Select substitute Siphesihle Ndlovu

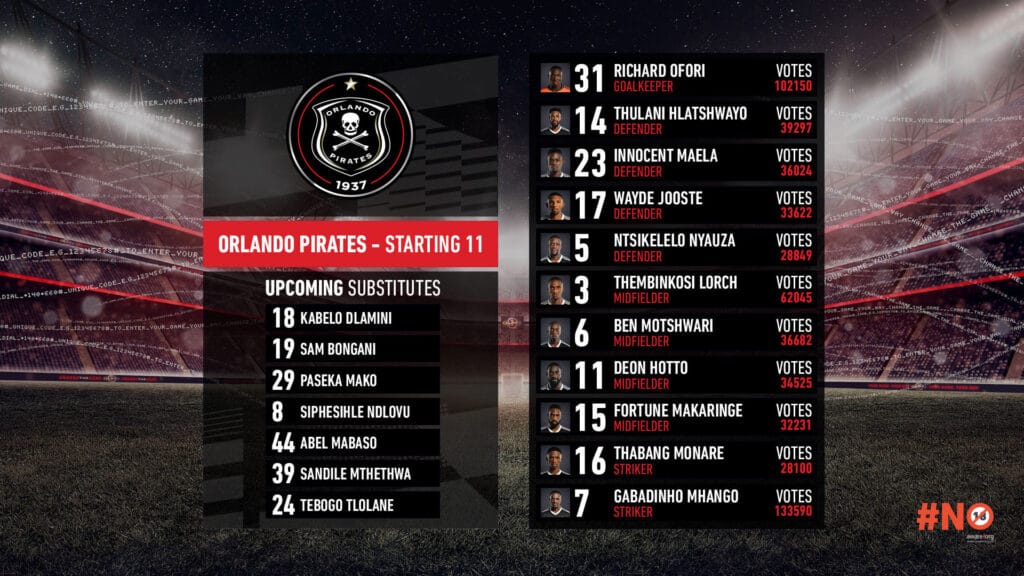(352, 411)
